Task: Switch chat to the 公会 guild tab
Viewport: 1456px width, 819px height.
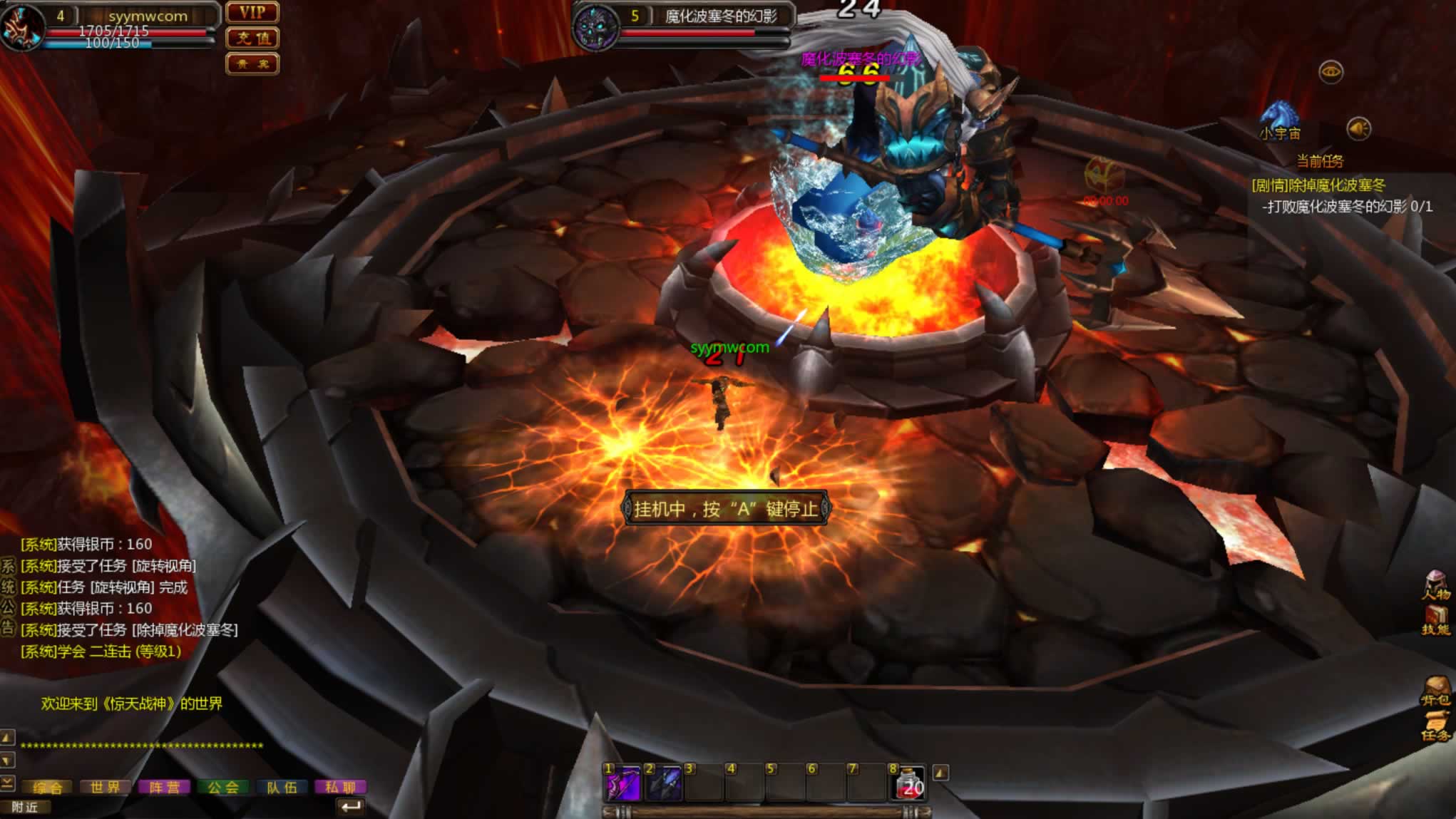Action: [x=222, y=787]
